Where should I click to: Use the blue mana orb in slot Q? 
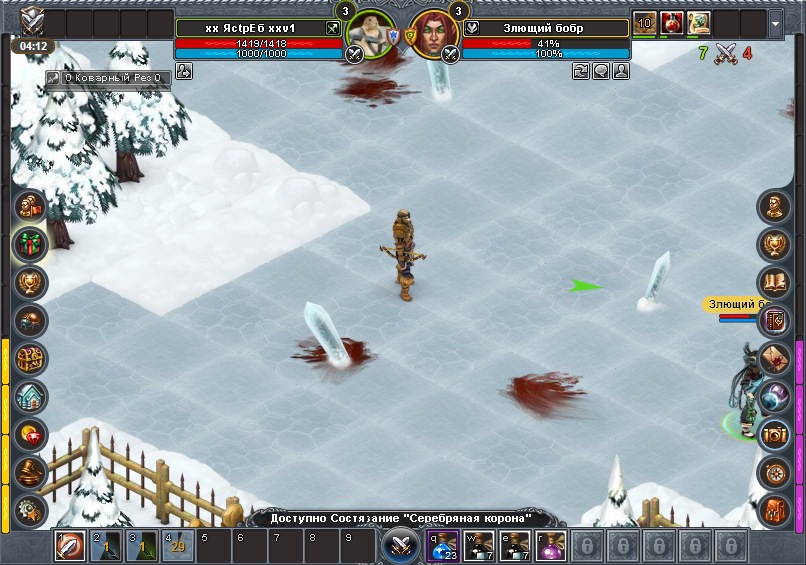[x=443, y=546]
